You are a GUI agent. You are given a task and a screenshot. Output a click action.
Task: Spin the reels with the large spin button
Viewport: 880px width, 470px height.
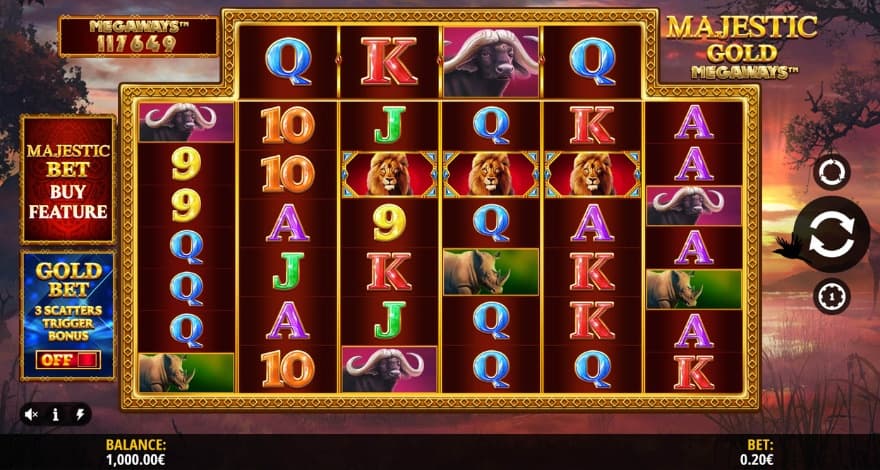pyautogui.click(x=831, y=236)
